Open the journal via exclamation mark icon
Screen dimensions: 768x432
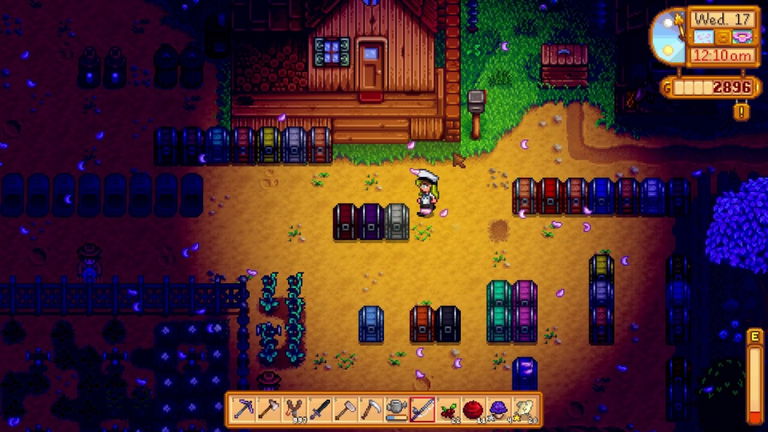pyautogui.click(x=740, y=111)
